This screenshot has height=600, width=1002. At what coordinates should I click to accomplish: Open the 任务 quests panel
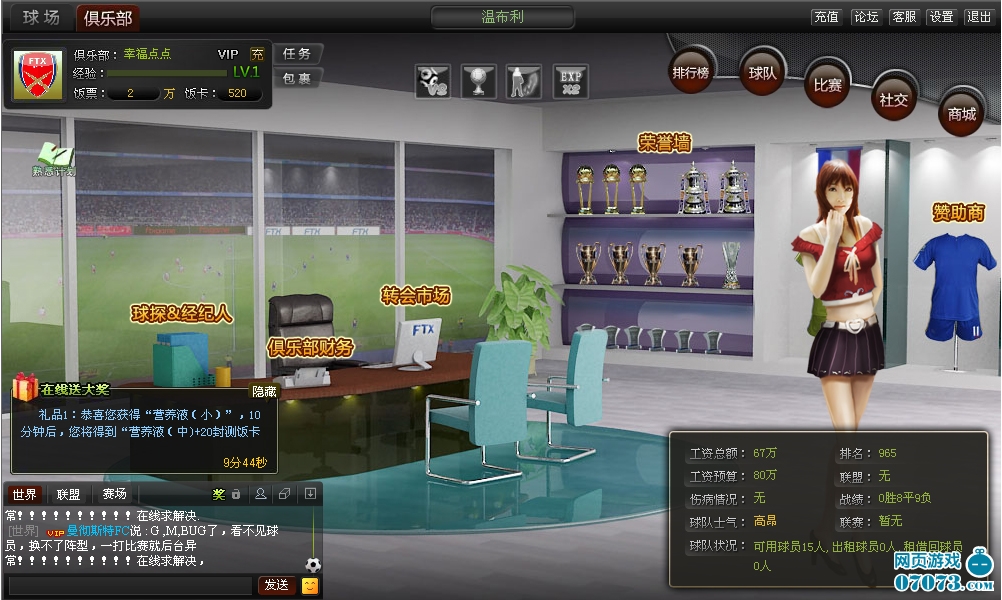pos(297,54)
